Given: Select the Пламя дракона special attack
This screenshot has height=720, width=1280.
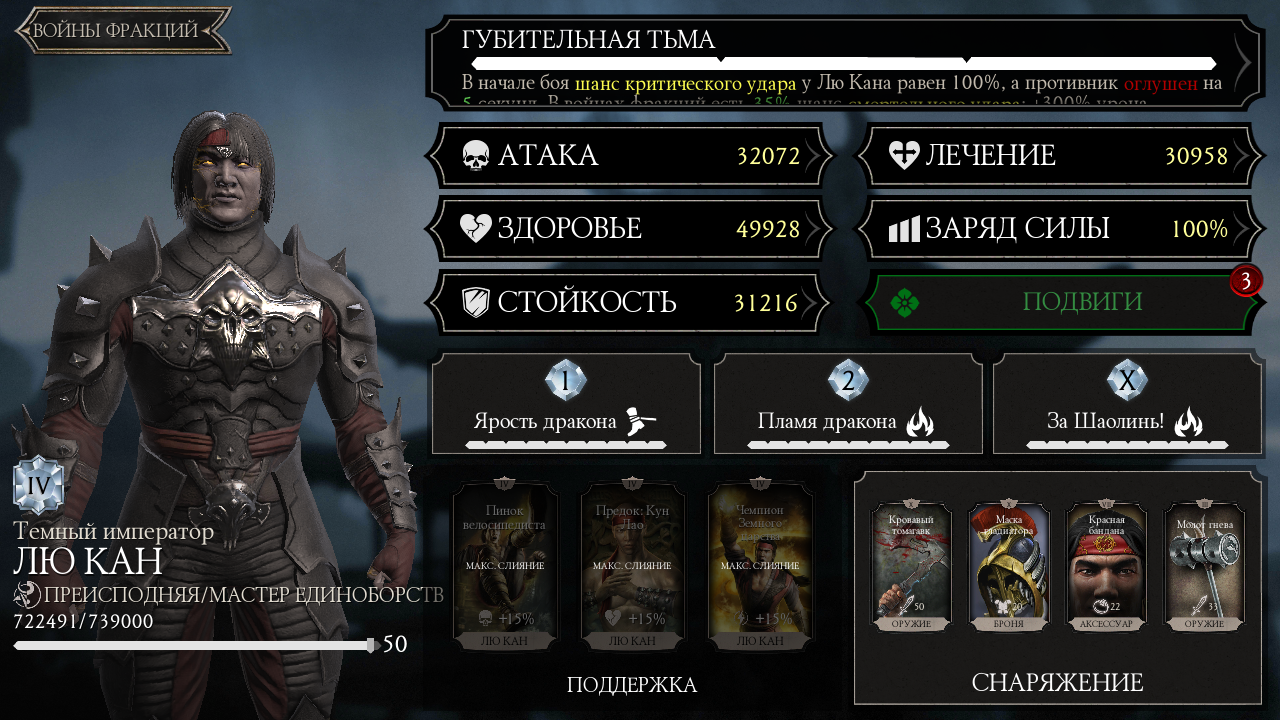Looking at the screenshot, I should point(848,403).
